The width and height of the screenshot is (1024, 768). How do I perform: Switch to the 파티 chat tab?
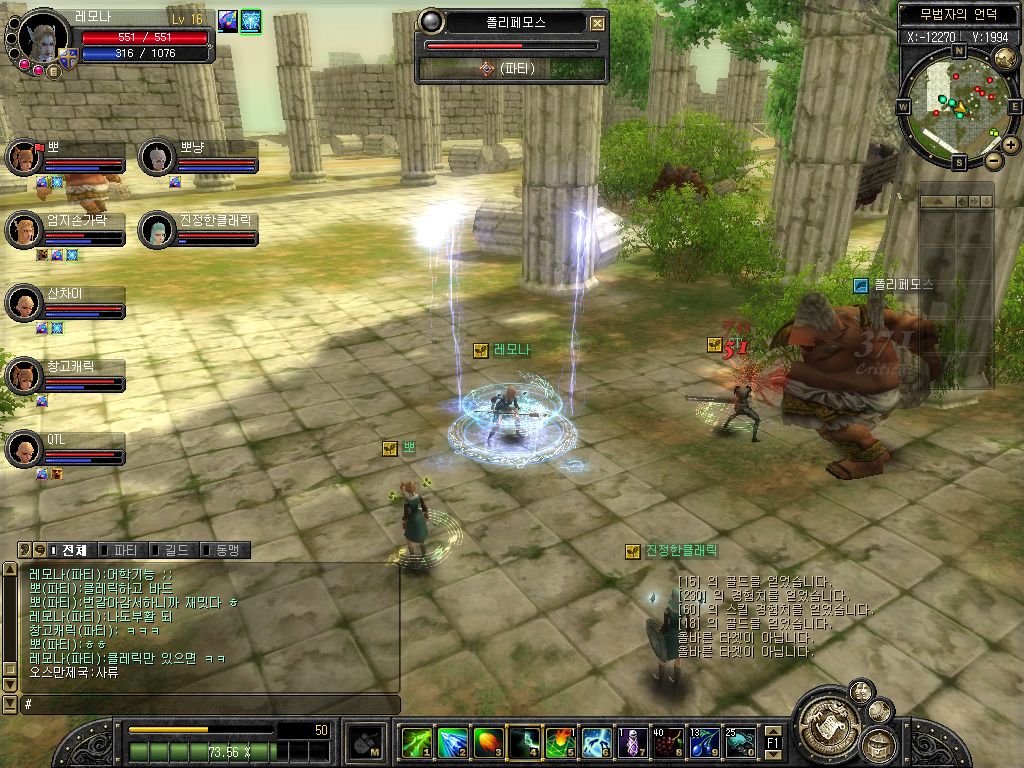click(x=126, y=550)
